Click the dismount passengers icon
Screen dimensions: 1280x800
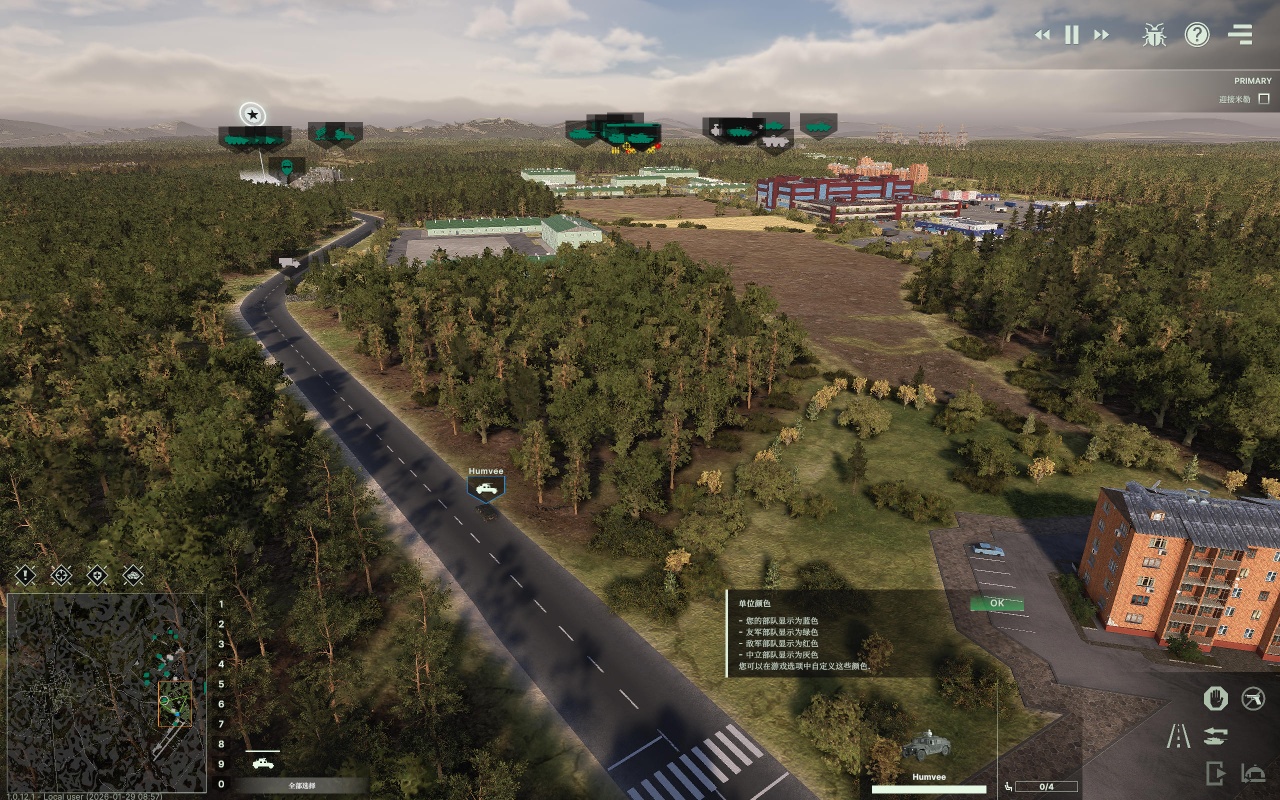coord(1215,772)
